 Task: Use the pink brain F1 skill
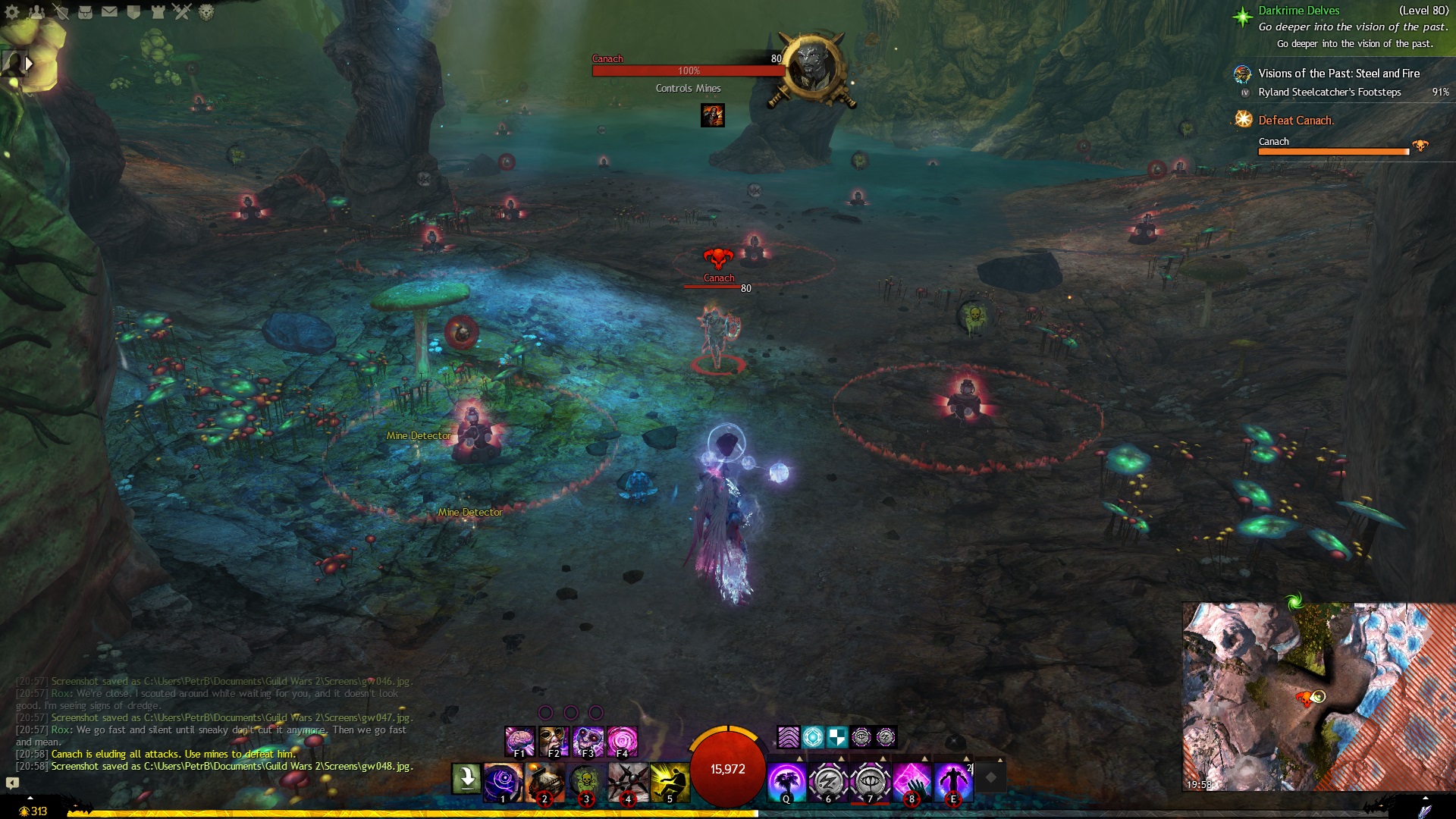pyautogui.click(x=520, y=741)
